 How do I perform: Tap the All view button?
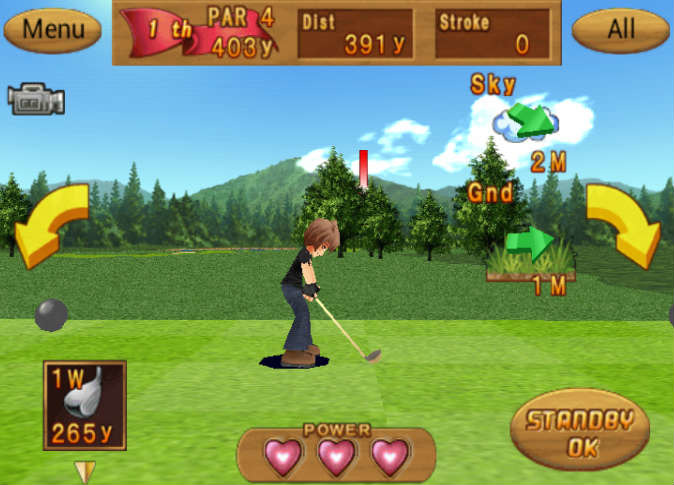point(620,30)
